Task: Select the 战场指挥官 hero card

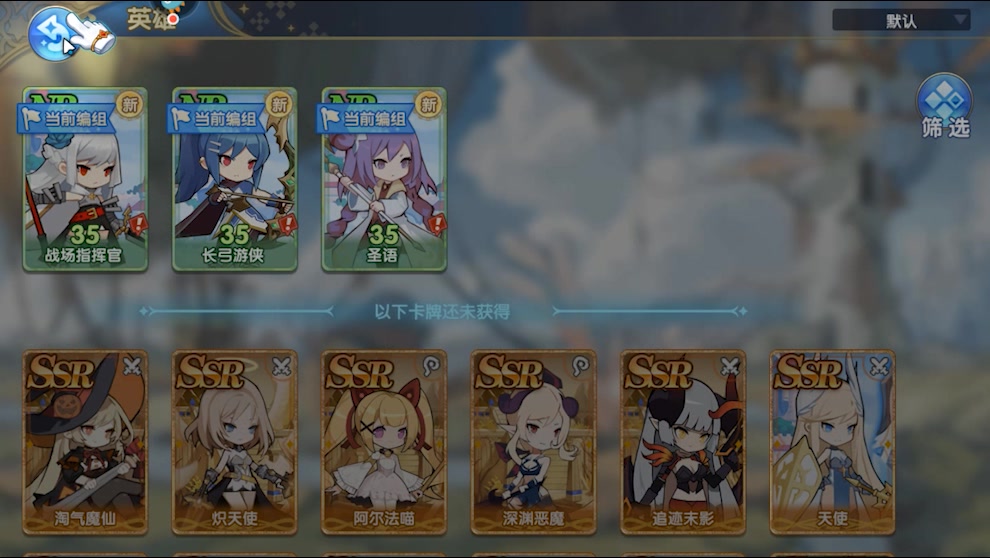Action: [85, 179]
